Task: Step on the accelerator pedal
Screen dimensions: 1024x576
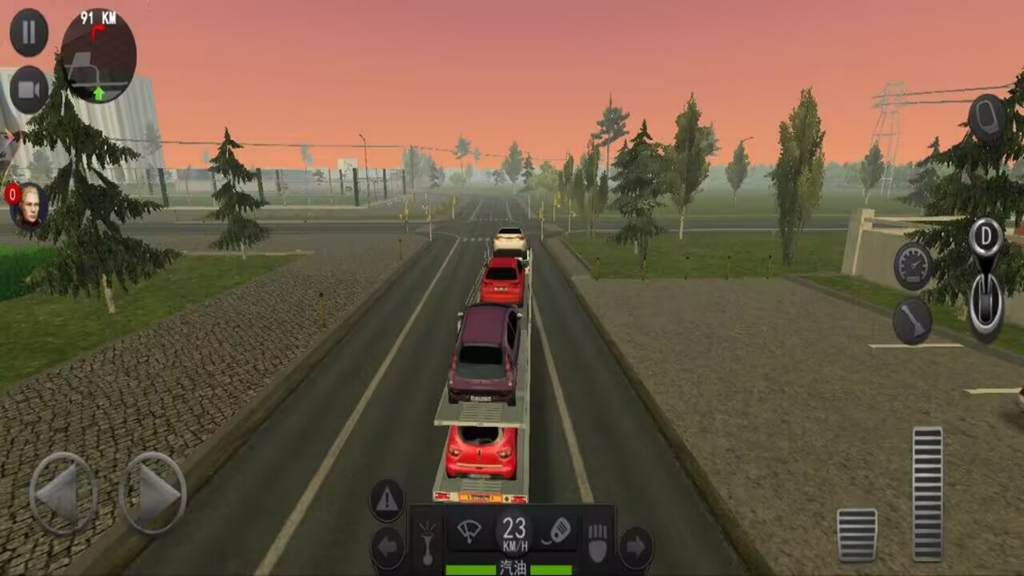Action: (x=927, y=493)
